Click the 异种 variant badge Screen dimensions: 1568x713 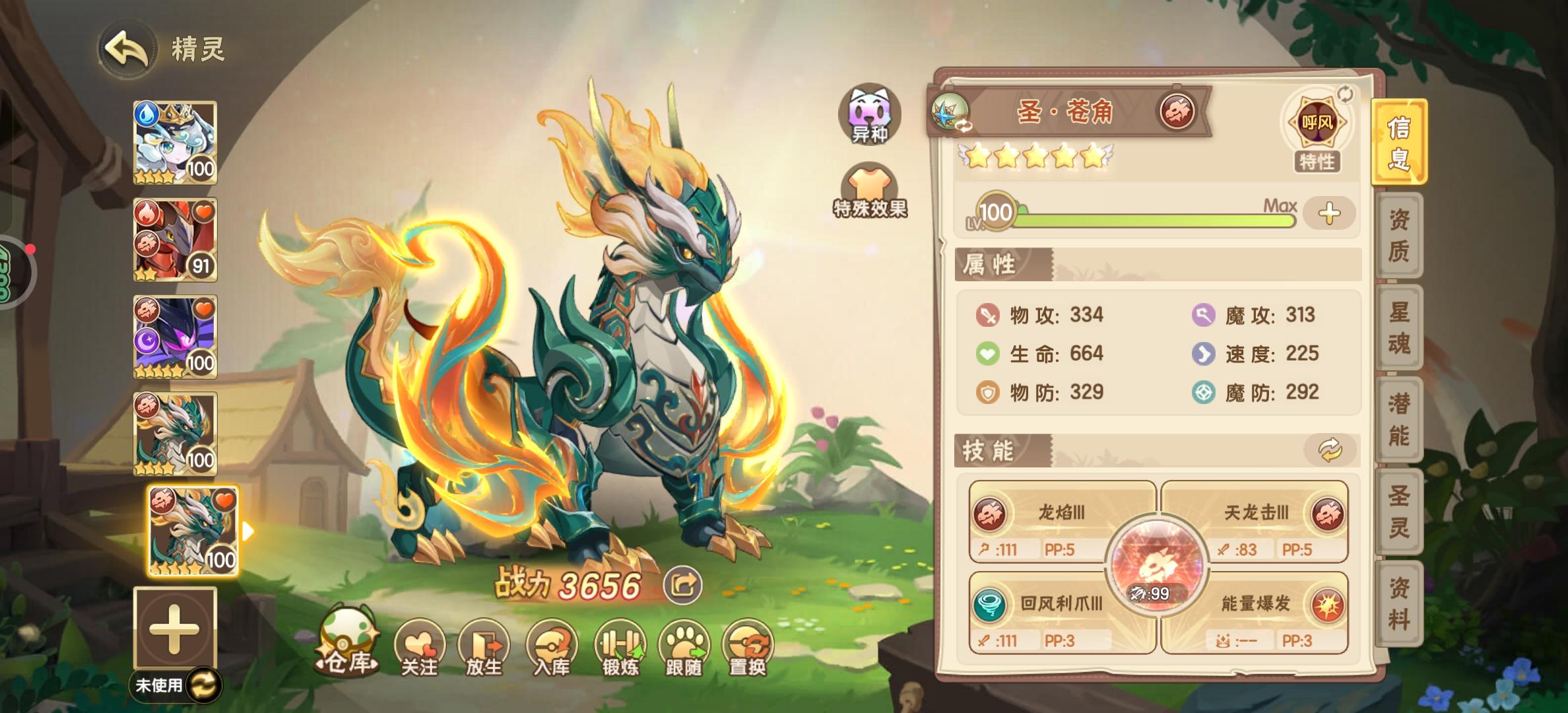pos(869,116)
